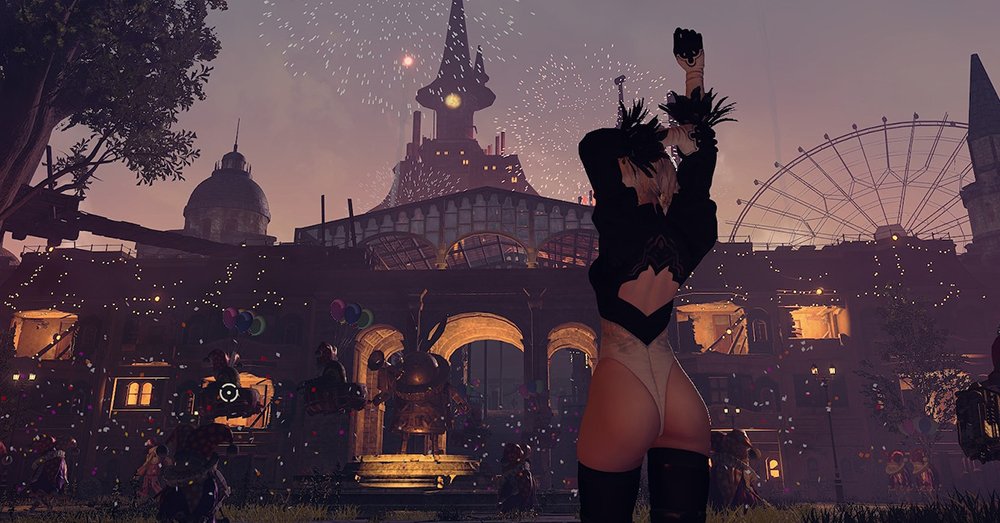
Task: Click the circular white targeting reticle
Action: (x=229, y=393)
